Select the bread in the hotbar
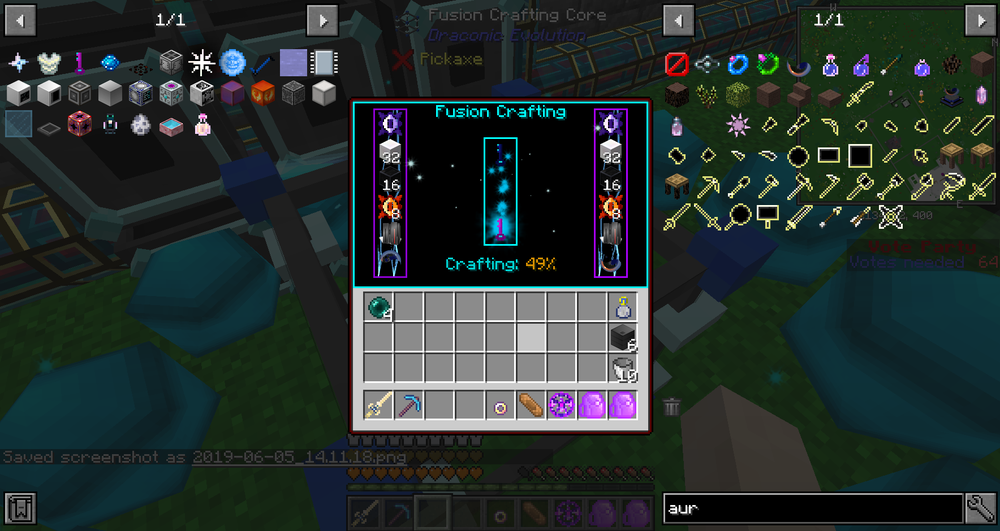1000x531 pixels. pyautogui.click(x=531, y=406)
